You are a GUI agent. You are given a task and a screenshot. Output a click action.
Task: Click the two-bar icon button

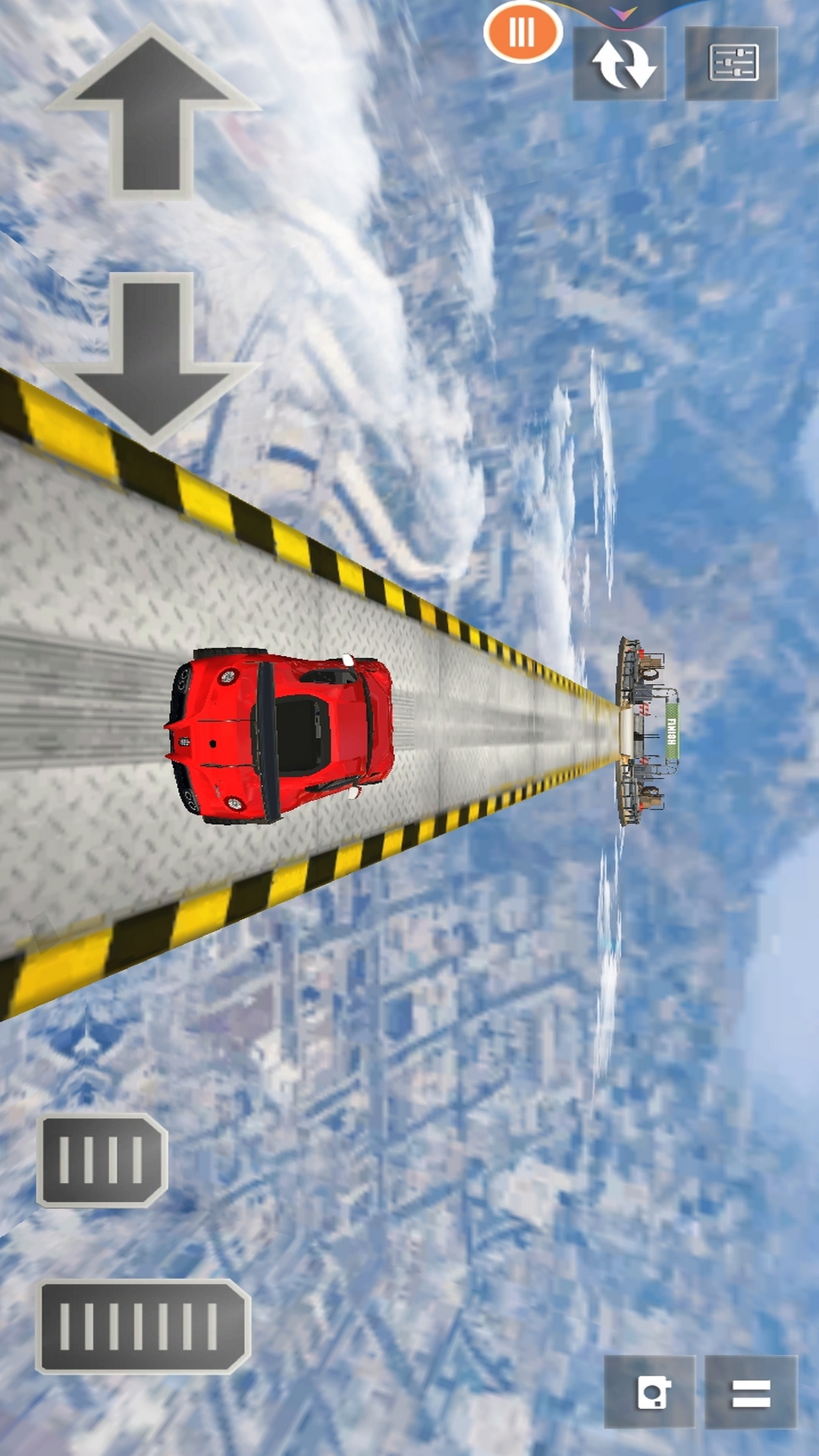click(x=751, y=1392)
